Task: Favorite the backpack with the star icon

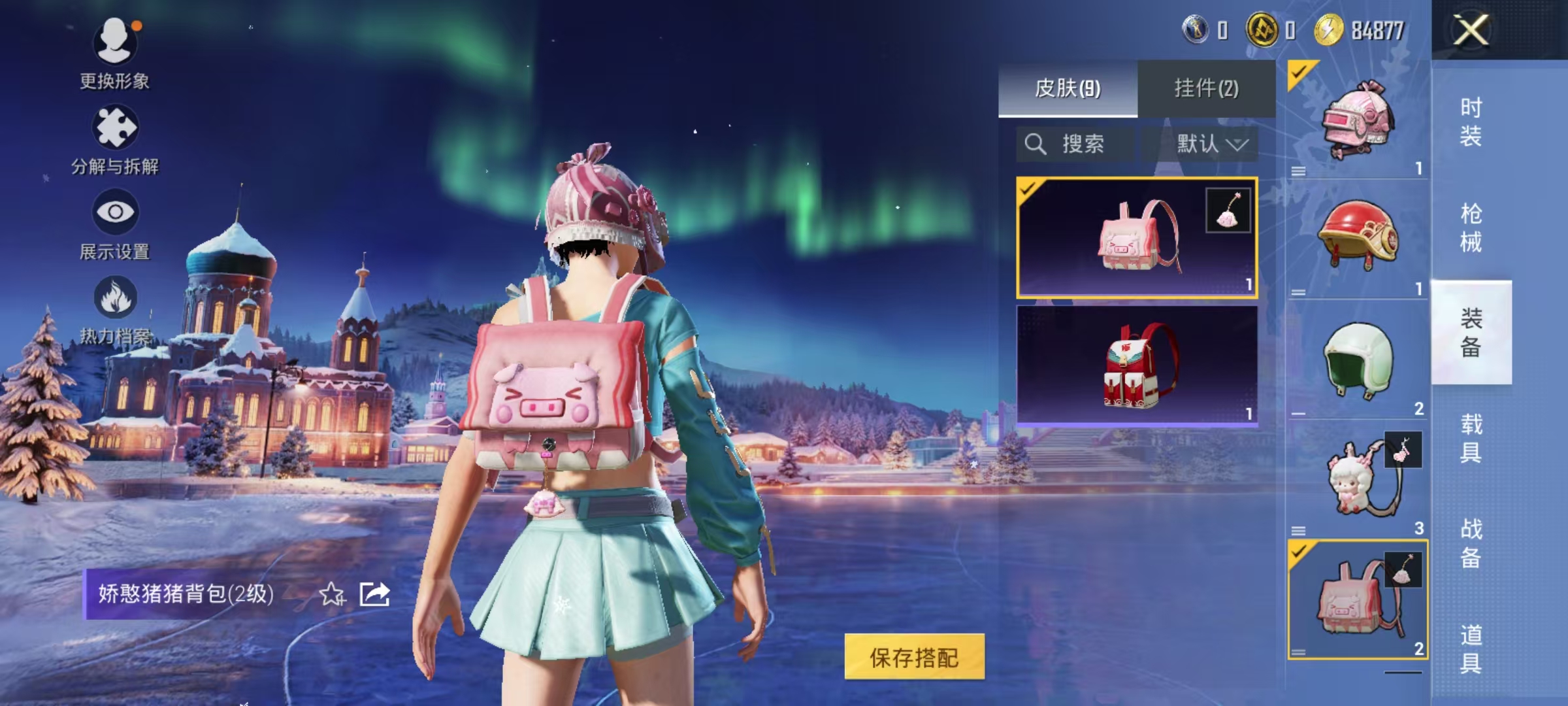Action: [x=332, y=594]
